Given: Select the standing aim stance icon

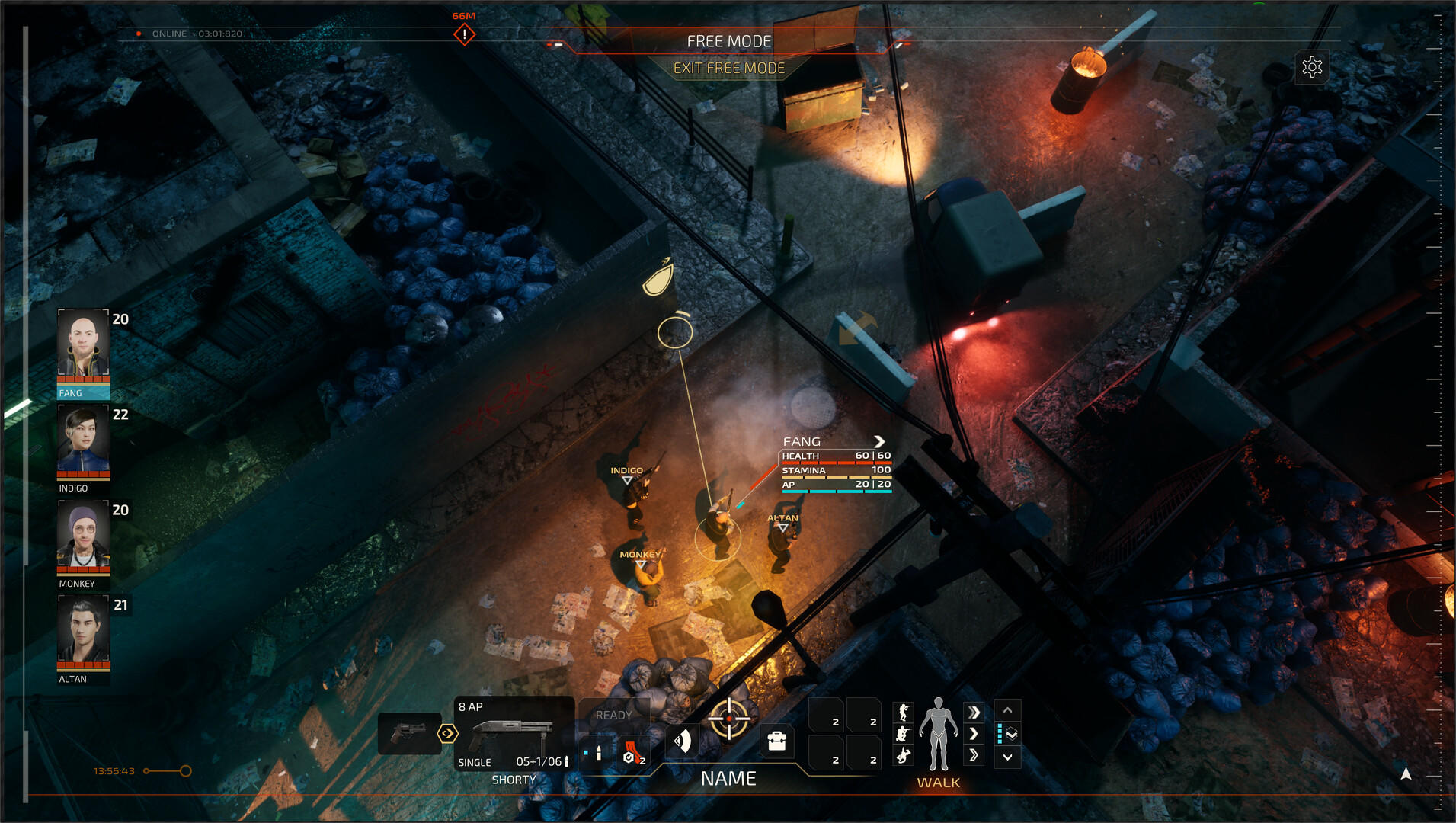Looking at the screenshot, I should click(904, 713).
